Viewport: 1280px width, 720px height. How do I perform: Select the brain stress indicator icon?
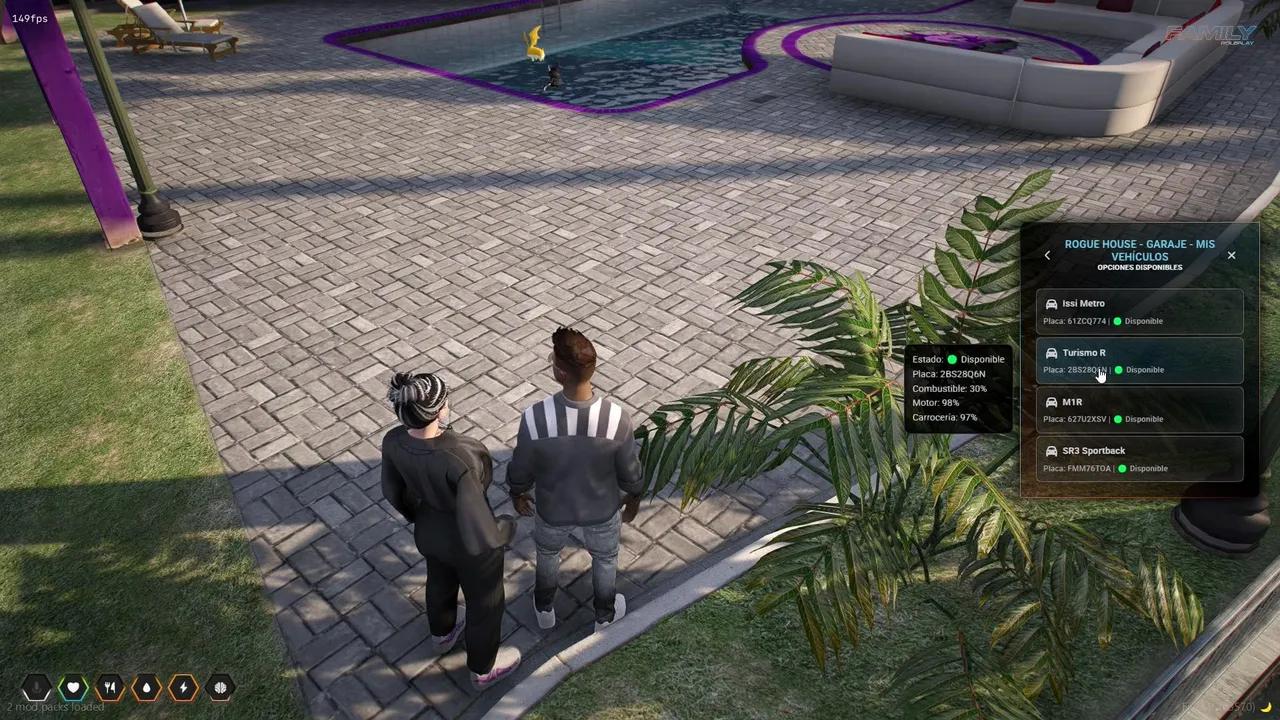point(220,687)
